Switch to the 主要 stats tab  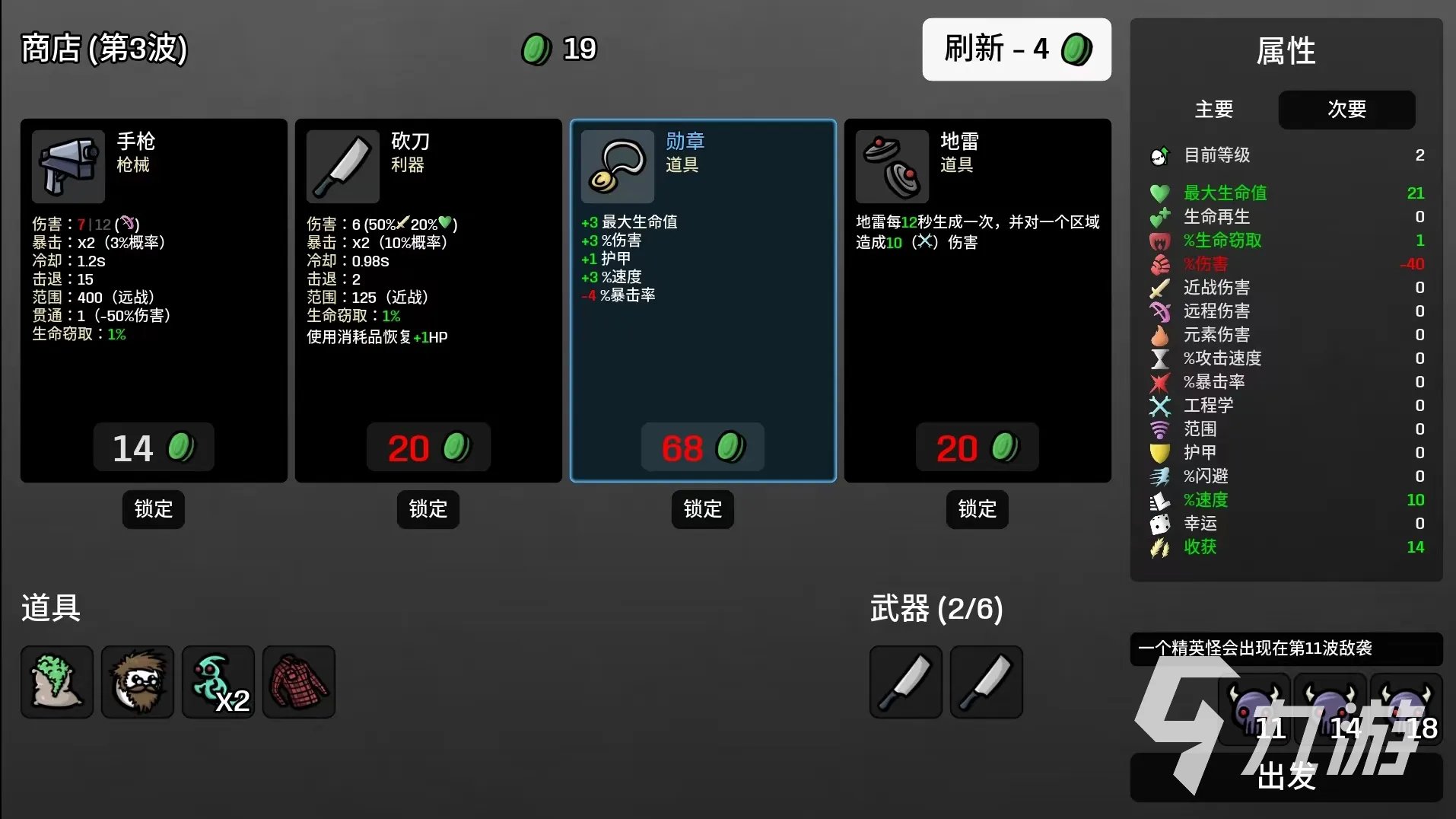1213,110
